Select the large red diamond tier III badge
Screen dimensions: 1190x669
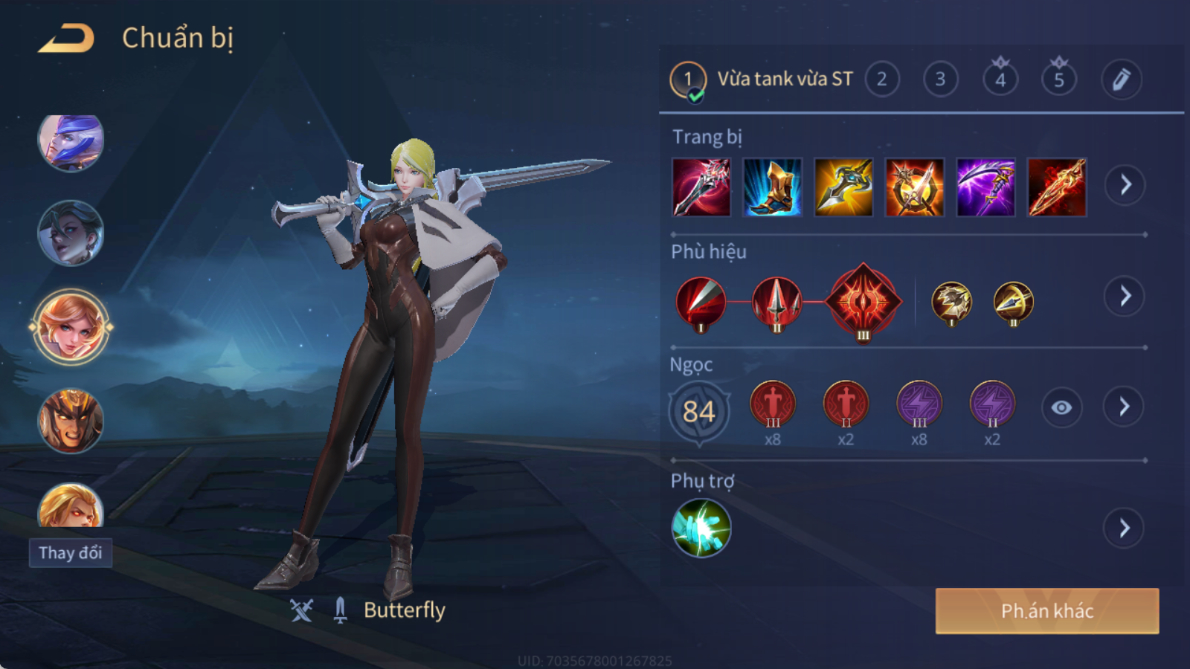coord(863,301)
